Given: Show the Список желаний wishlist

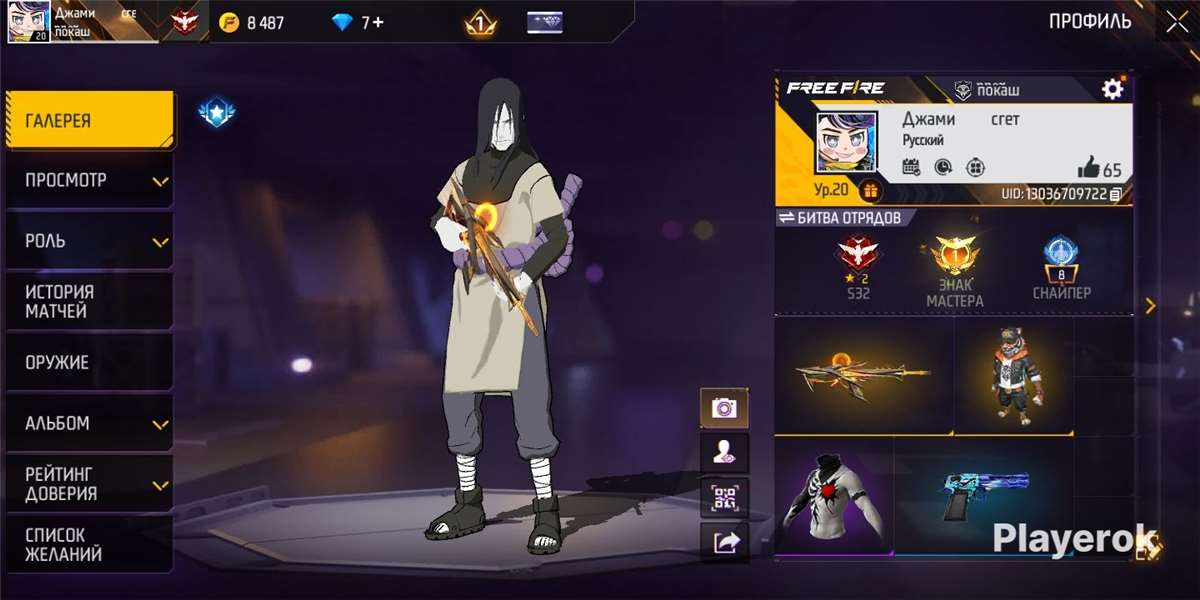Looking at the screenshot, I should click(88, 545).
